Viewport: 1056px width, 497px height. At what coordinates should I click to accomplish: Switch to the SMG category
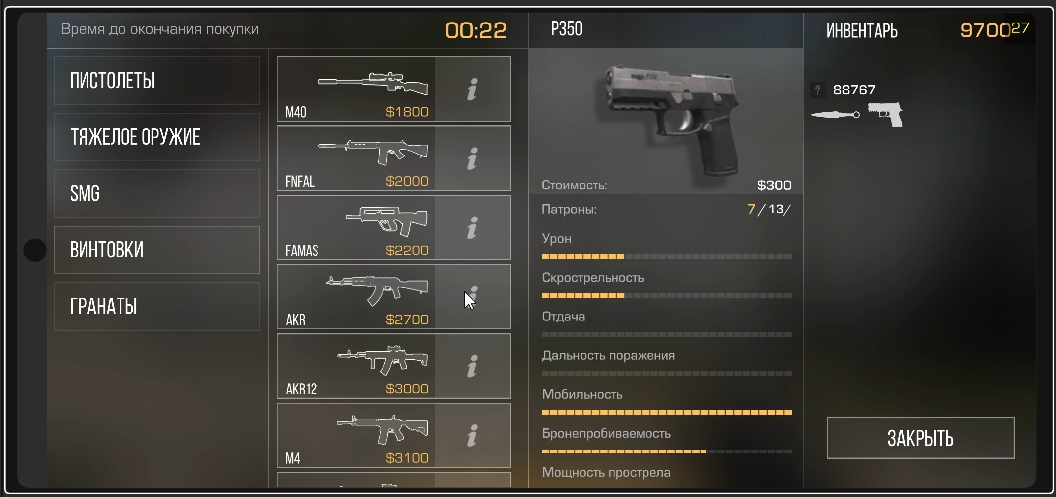tap(157, 194)
